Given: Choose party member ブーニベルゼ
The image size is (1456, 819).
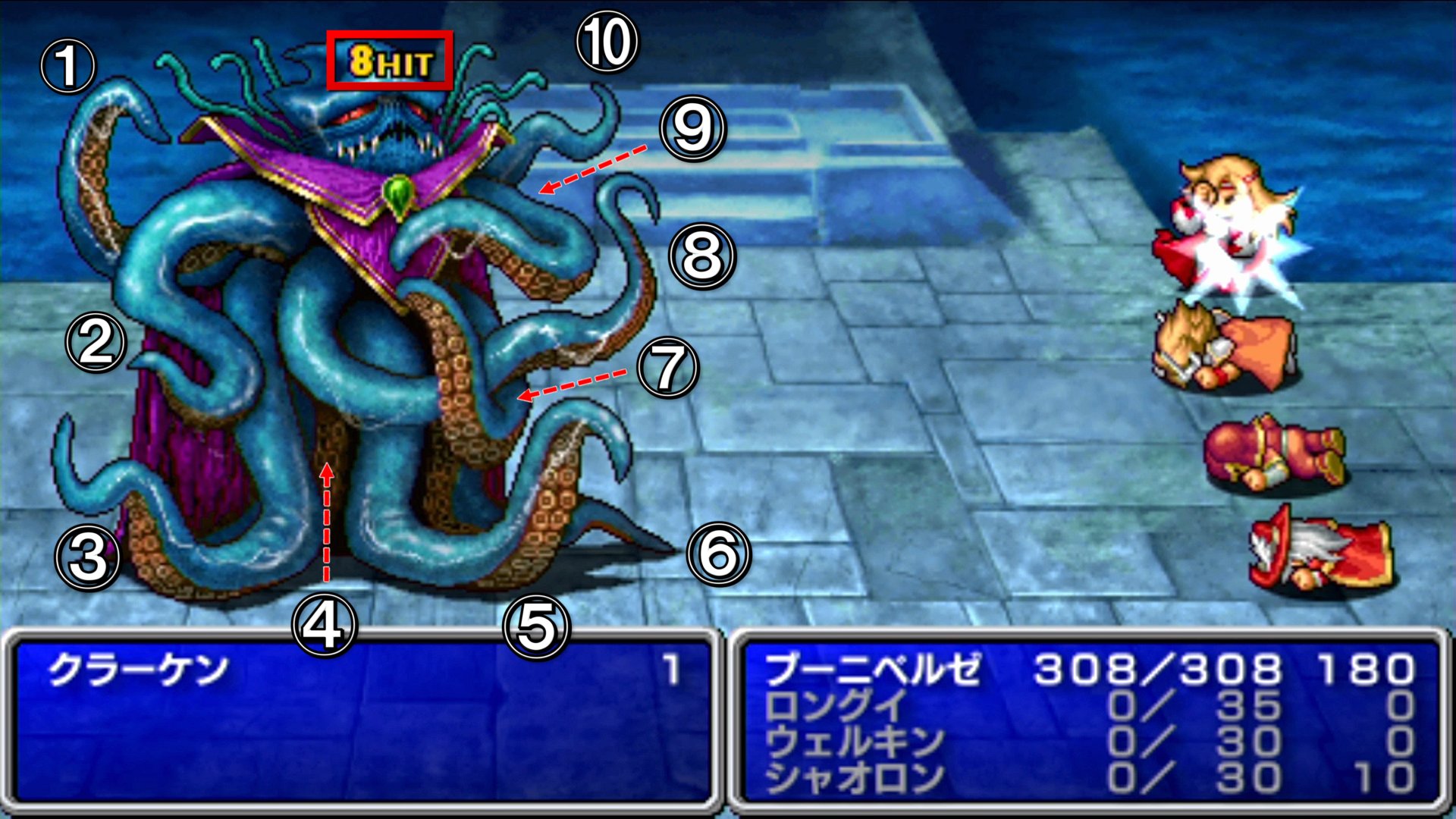Looking at the screenshot, I should [x=872, y=670].
